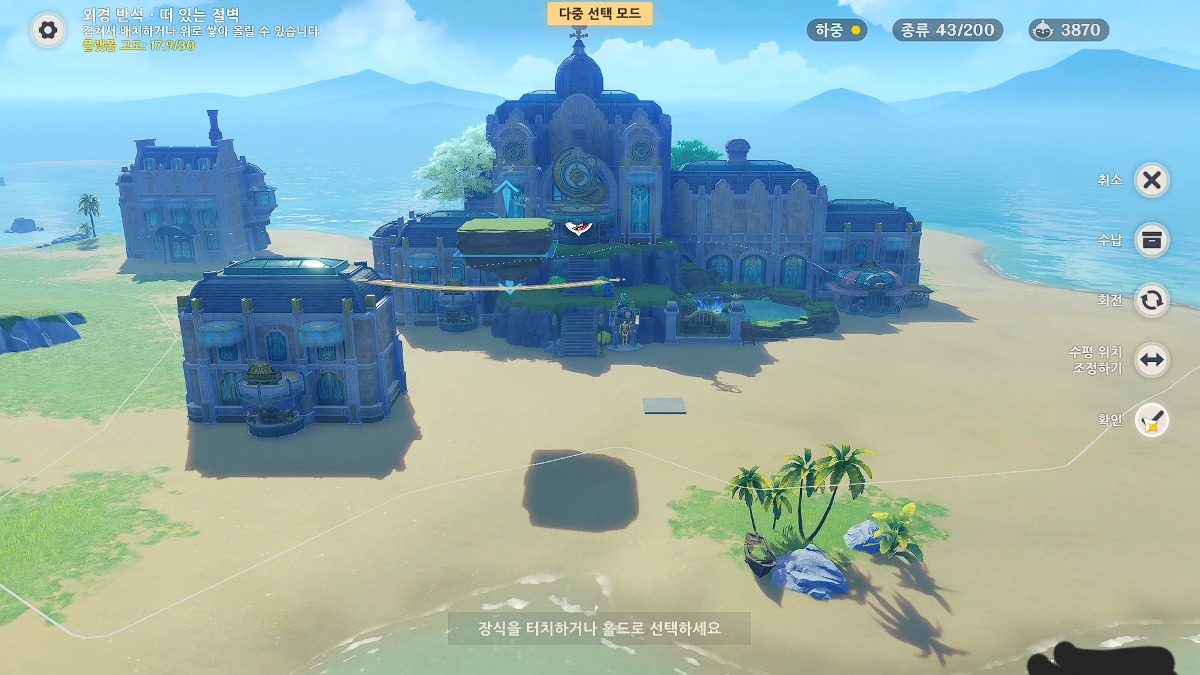Confirm placement with the 확인 button
Viewport: 1200px width, 675px height.
click(x=1152, y=420)
